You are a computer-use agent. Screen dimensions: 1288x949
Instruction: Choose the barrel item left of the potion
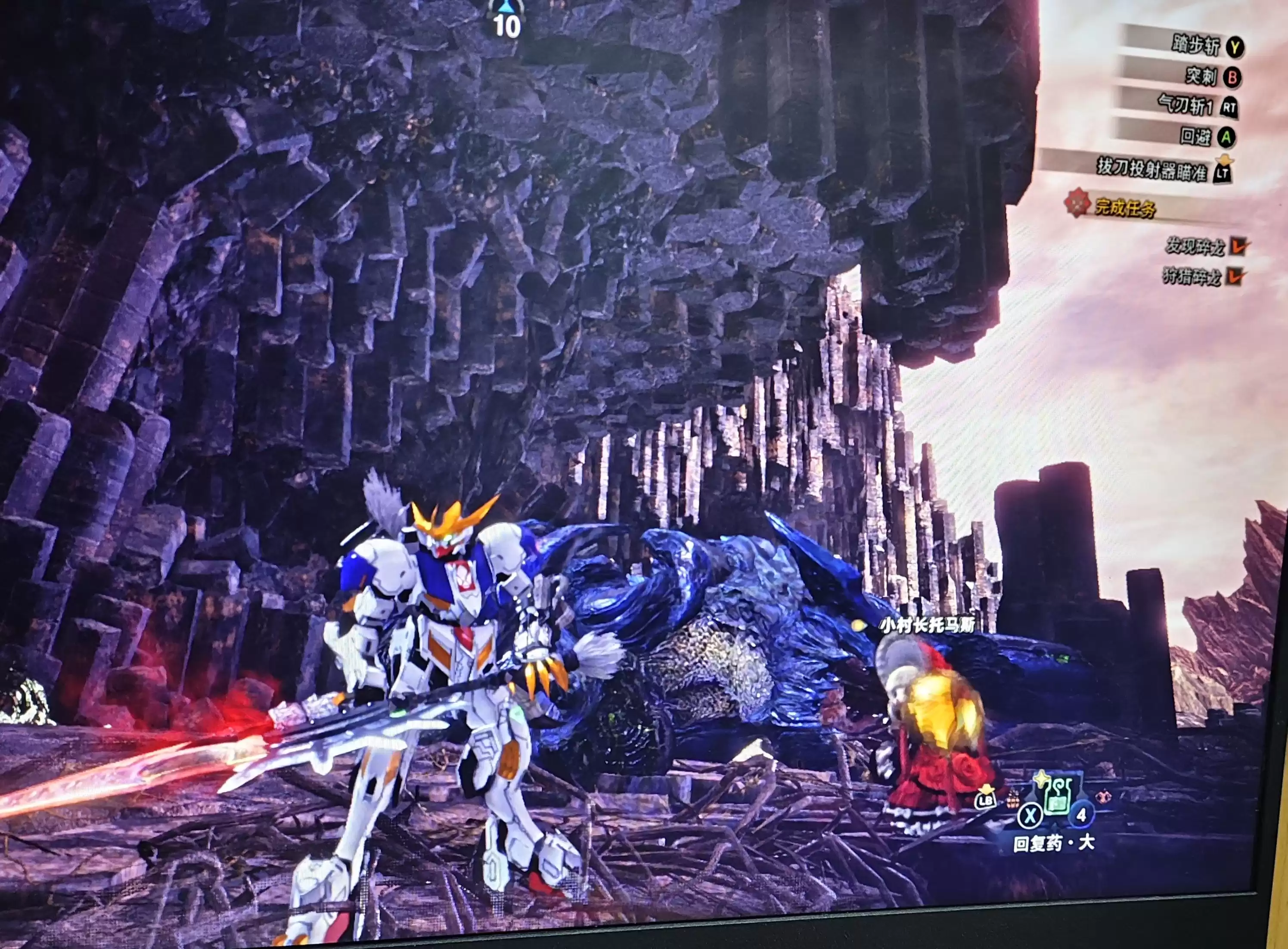pyautogui.click(x=1013, y=799)
